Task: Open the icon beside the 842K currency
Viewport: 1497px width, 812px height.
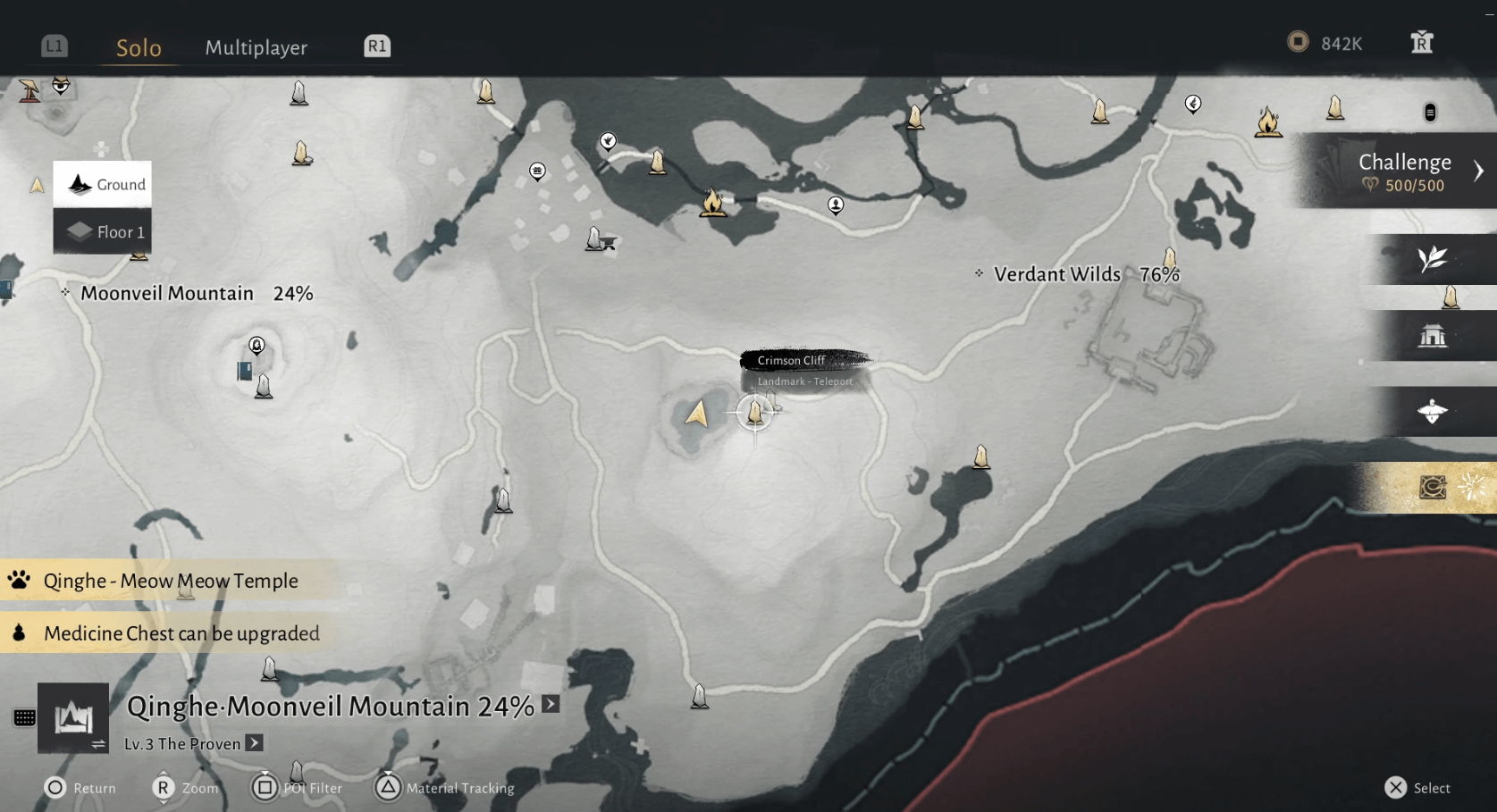Action: (1421, 43)
